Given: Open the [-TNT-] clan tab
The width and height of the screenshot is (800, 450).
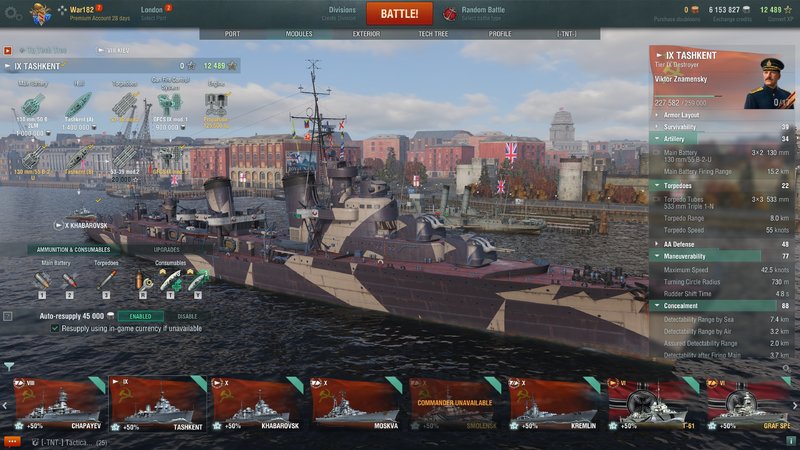Looking at the screenshot, I should click(x=566, y=33).
